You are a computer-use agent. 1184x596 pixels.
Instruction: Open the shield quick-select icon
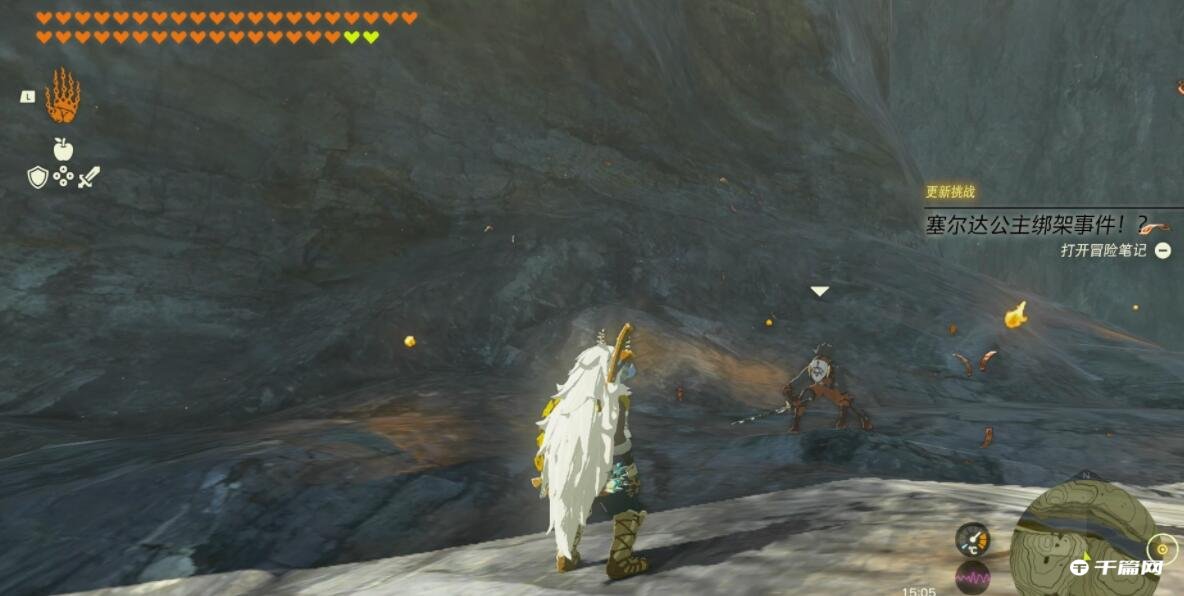pos(38,178)
